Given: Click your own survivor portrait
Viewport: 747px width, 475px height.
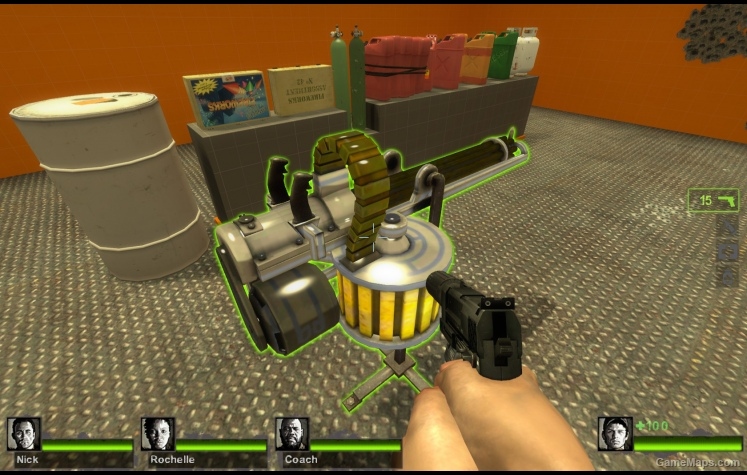Looking at the screenshot, I should (615, 434).
